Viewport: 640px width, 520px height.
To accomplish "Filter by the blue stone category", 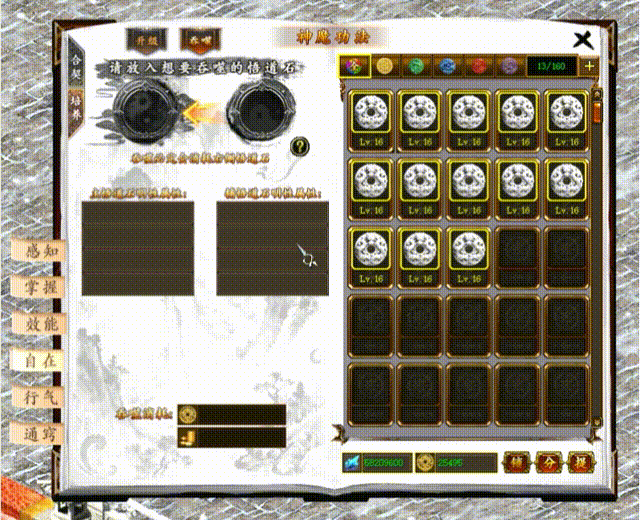I will tap(446, 66).
